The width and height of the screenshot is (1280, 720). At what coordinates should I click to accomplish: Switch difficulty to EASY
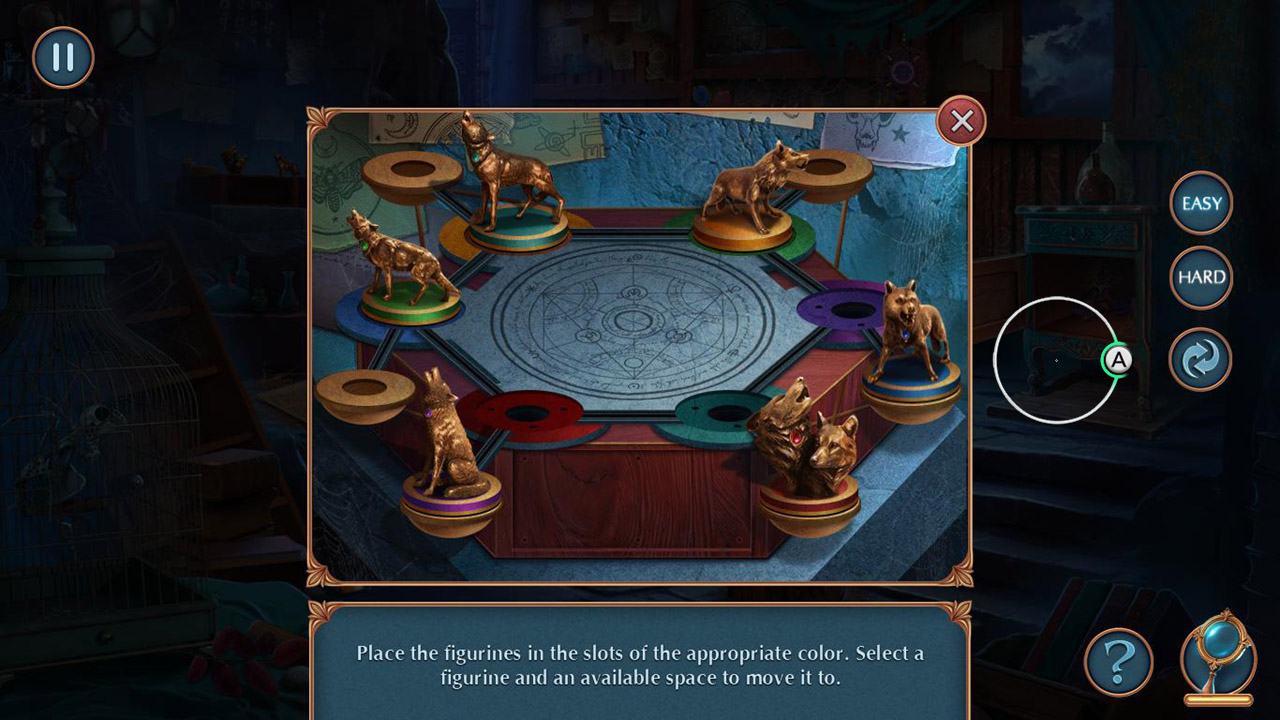[1199, 204]
